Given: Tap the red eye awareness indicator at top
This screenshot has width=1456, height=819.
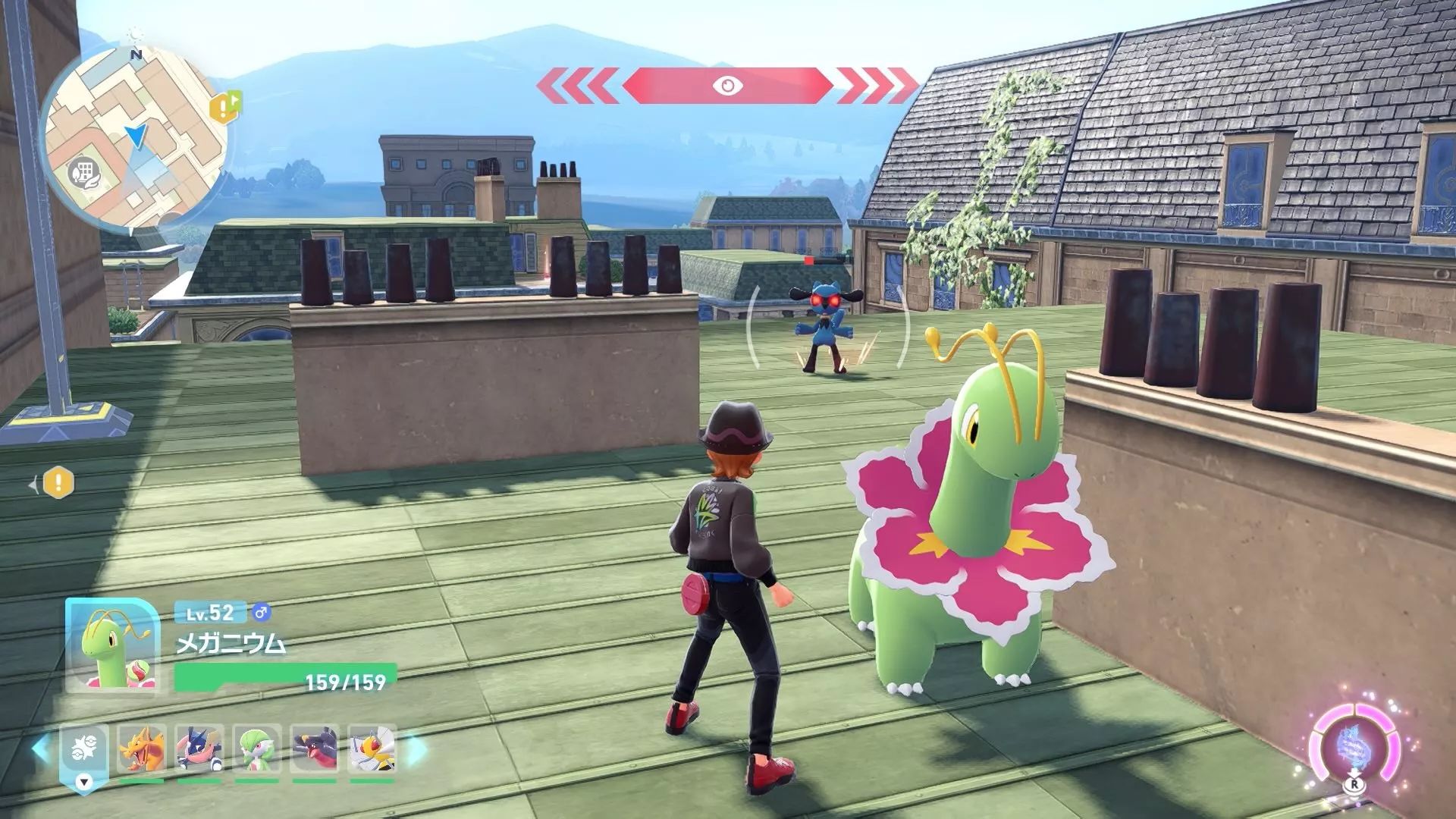Looking at the screenshot, I should tap(728, 86).
